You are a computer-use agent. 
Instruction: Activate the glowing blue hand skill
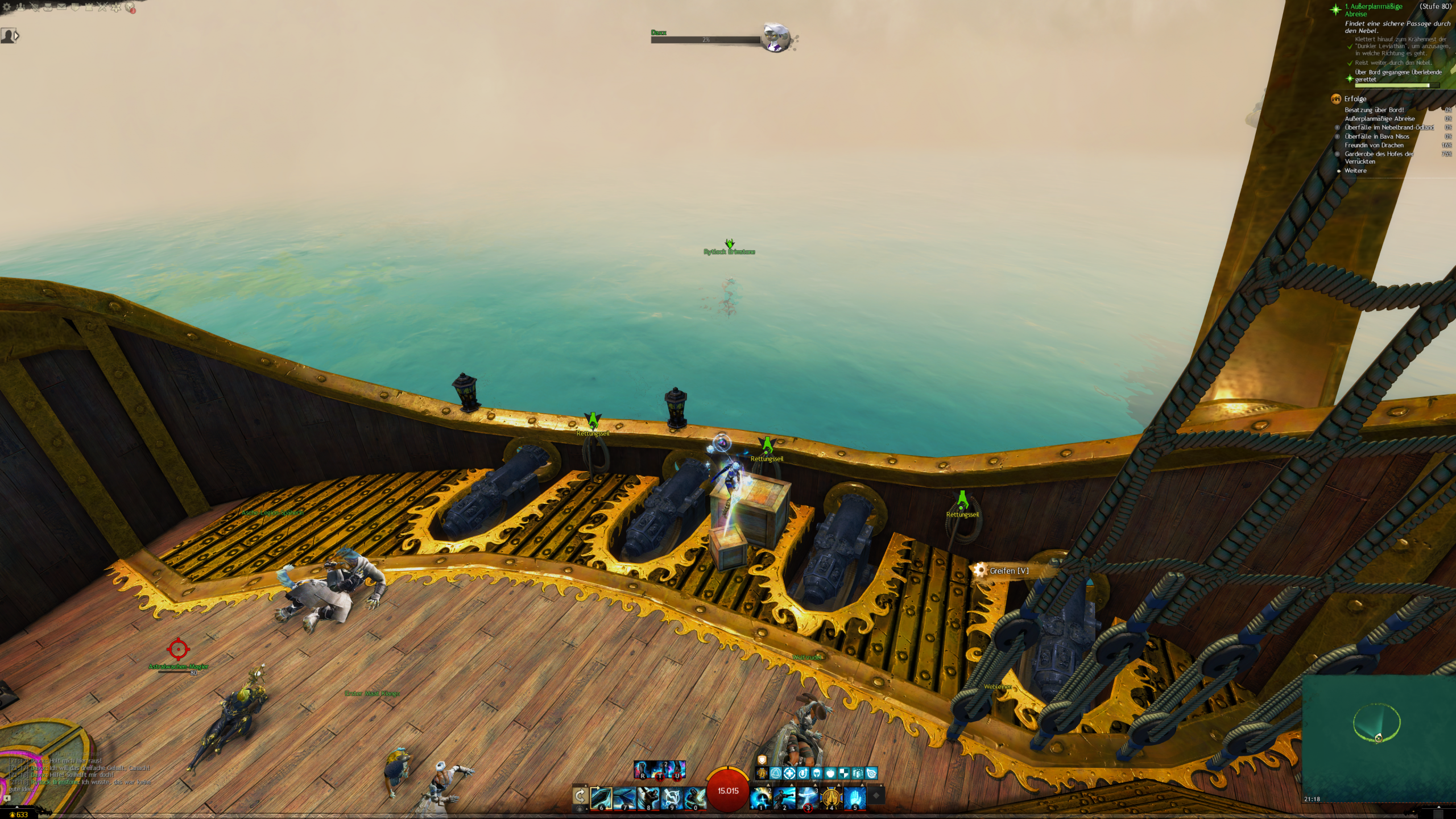tap(854, 798)
